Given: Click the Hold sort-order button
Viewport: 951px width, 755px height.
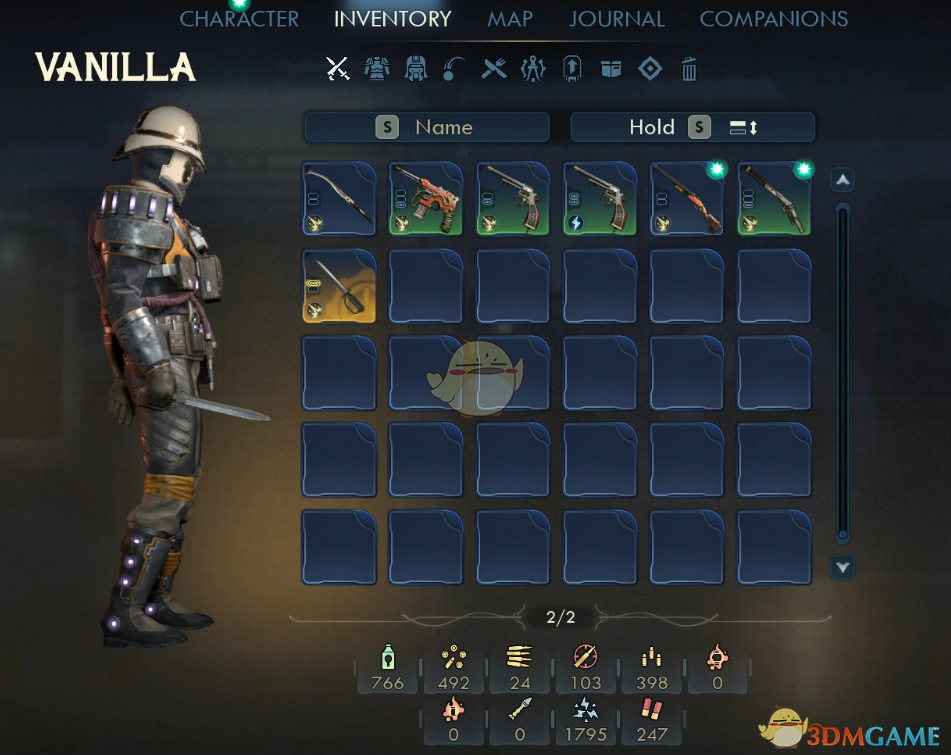Looking at the screenshot, I should (x=692, y=127).
